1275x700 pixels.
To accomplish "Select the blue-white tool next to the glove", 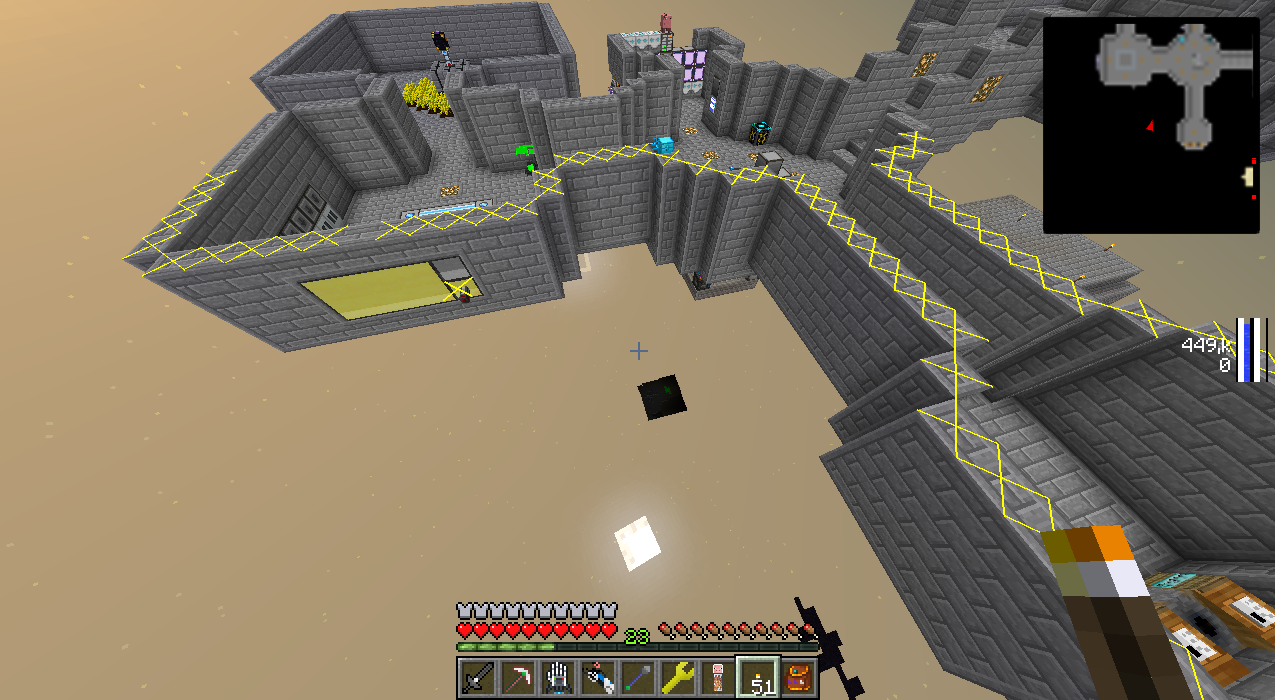I will [597, 678].
